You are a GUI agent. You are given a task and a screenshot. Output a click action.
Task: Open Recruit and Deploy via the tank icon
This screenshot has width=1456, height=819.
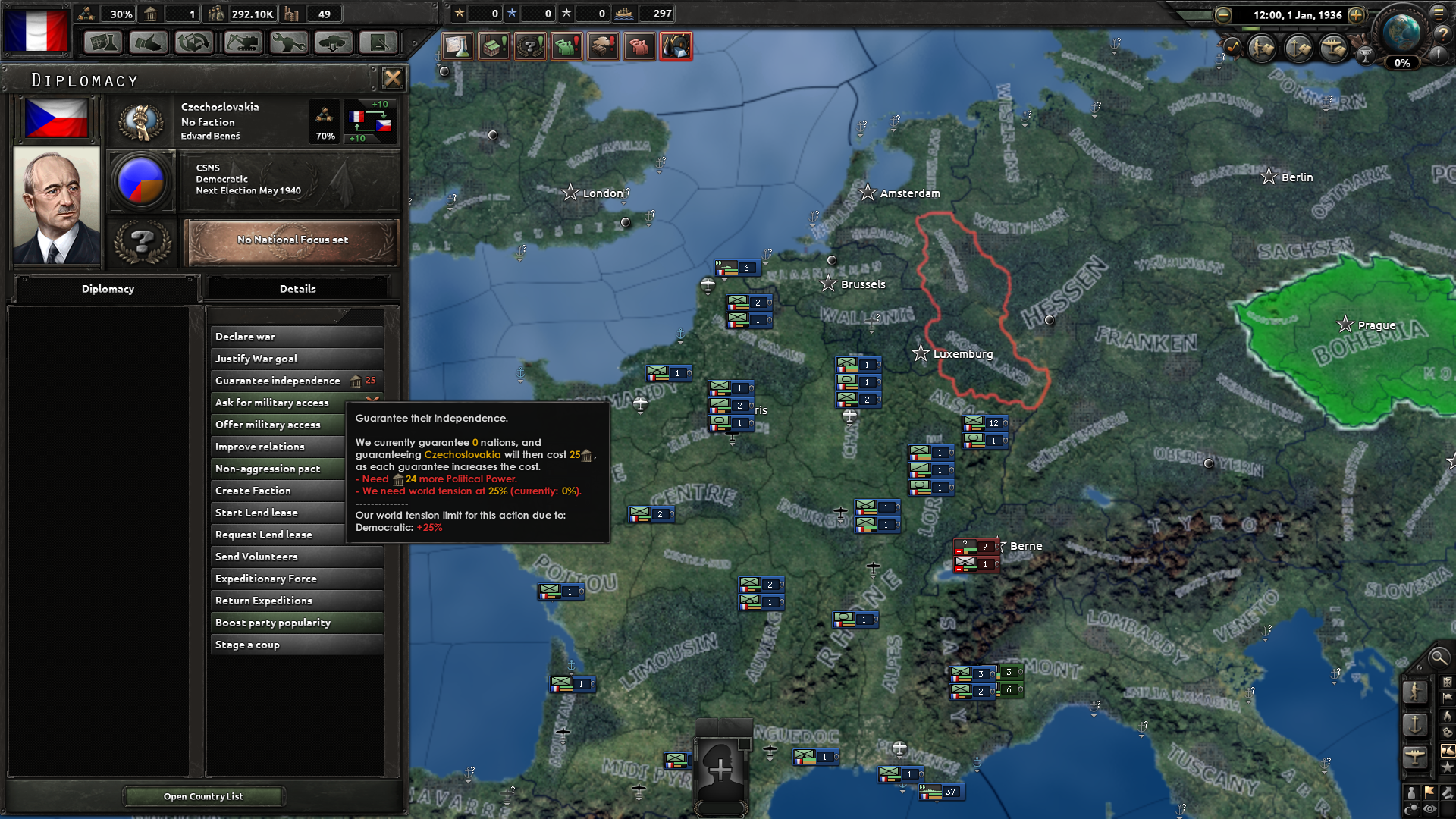pyautogui.click(x=332, y=43)
